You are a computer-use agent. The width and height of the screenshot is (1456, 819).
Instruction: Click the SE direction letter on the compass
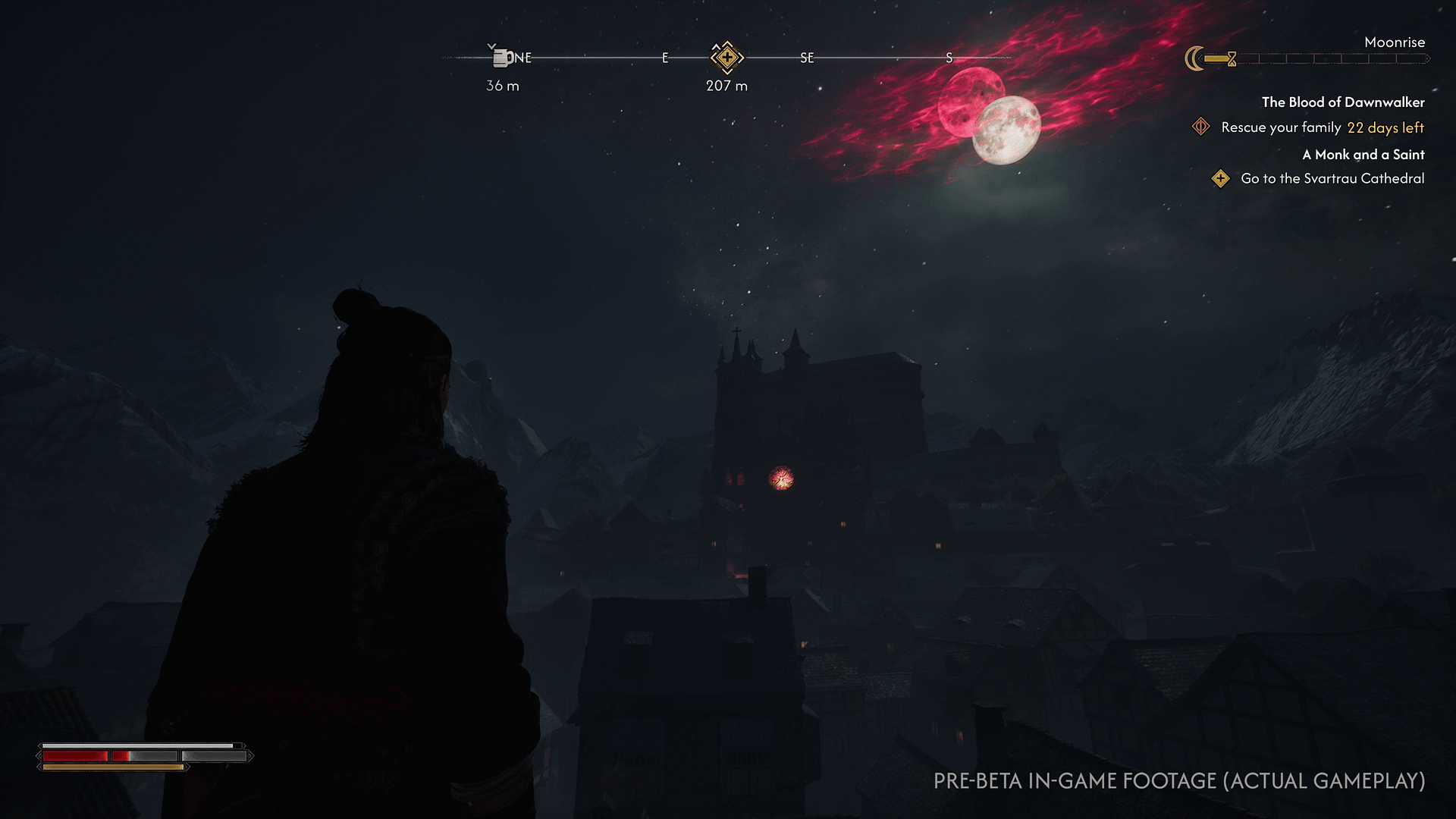click(x=807, y=57)
